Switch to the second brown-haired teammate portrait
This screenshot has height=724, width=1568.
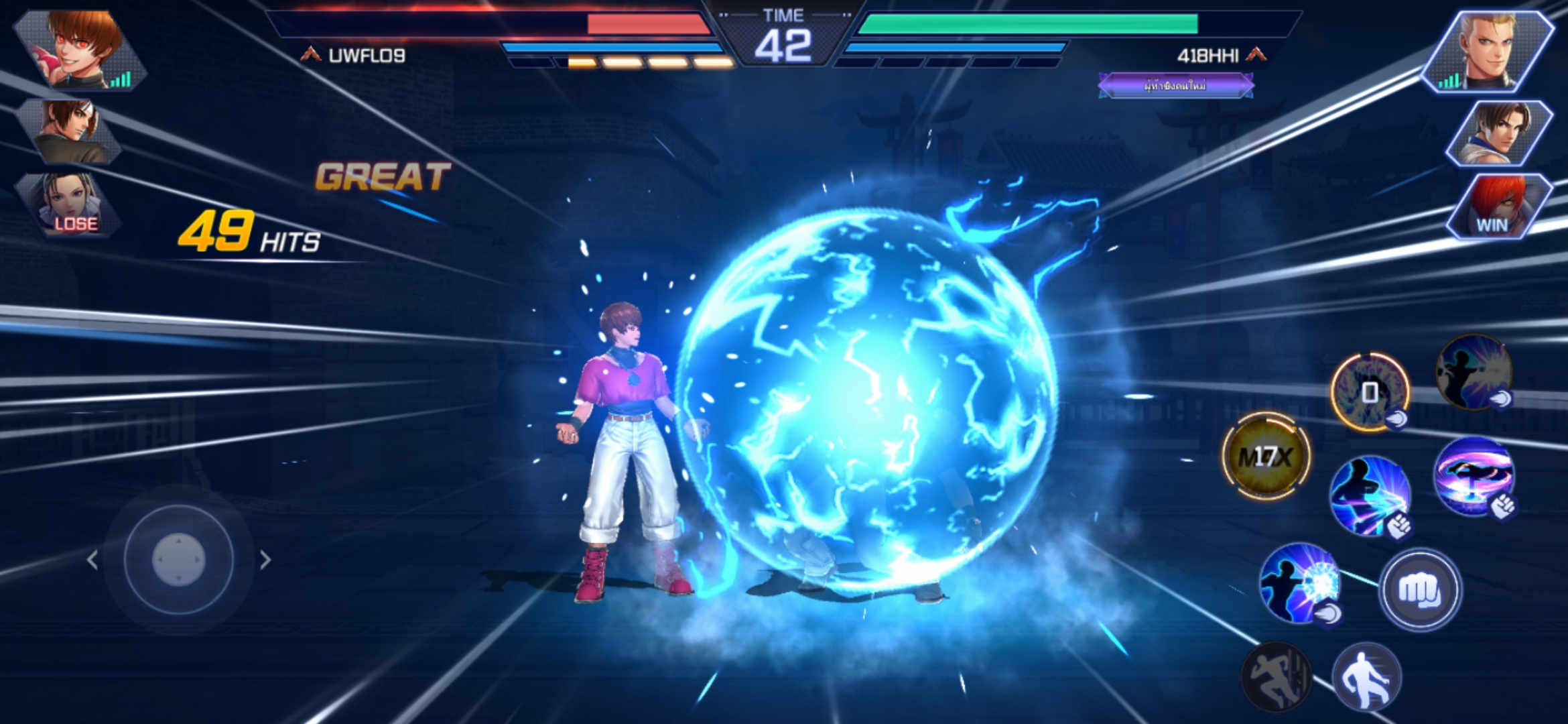[x=71, y=131]
